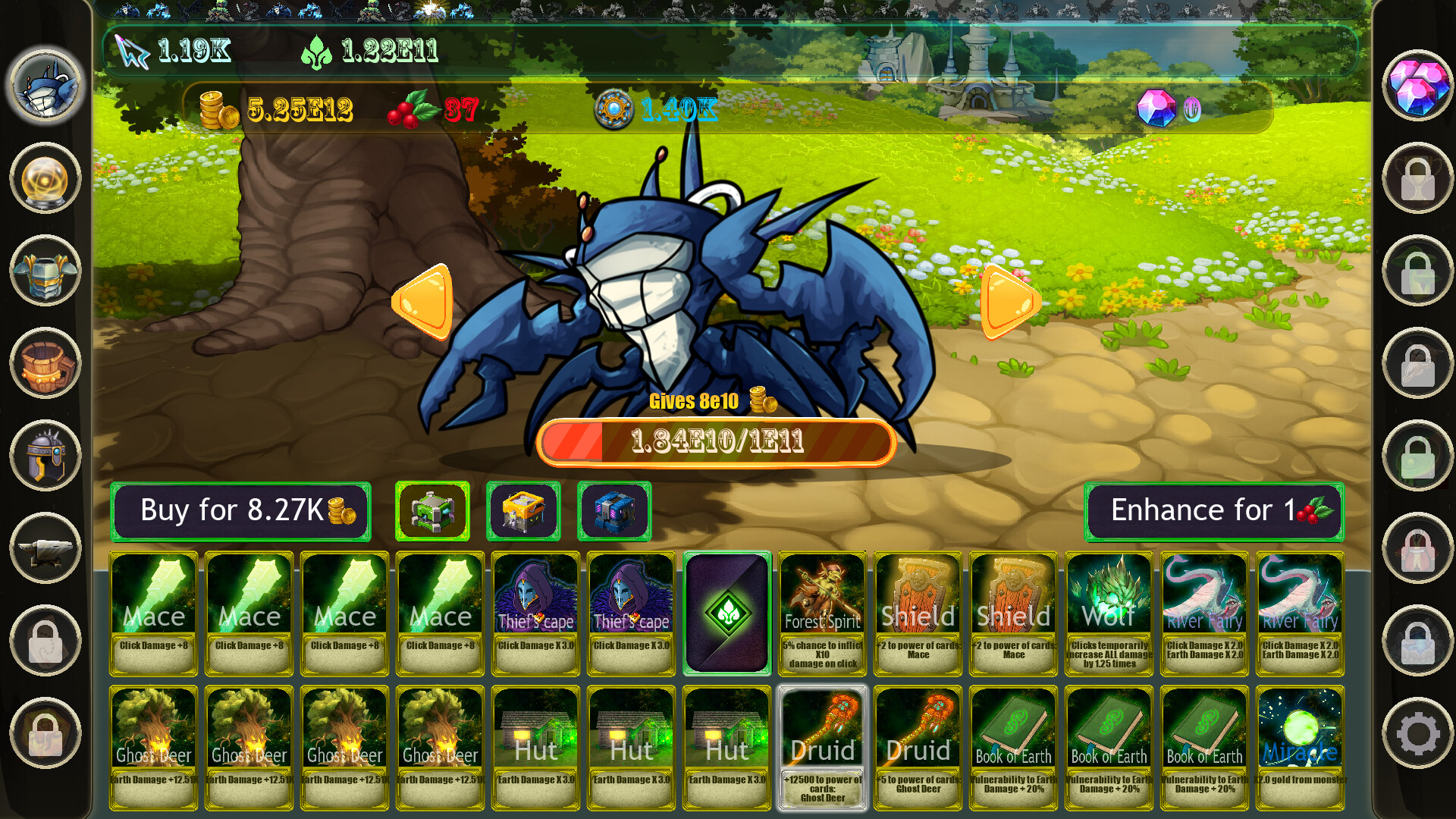Open the anvil forge panel

(x=45, y=549)
